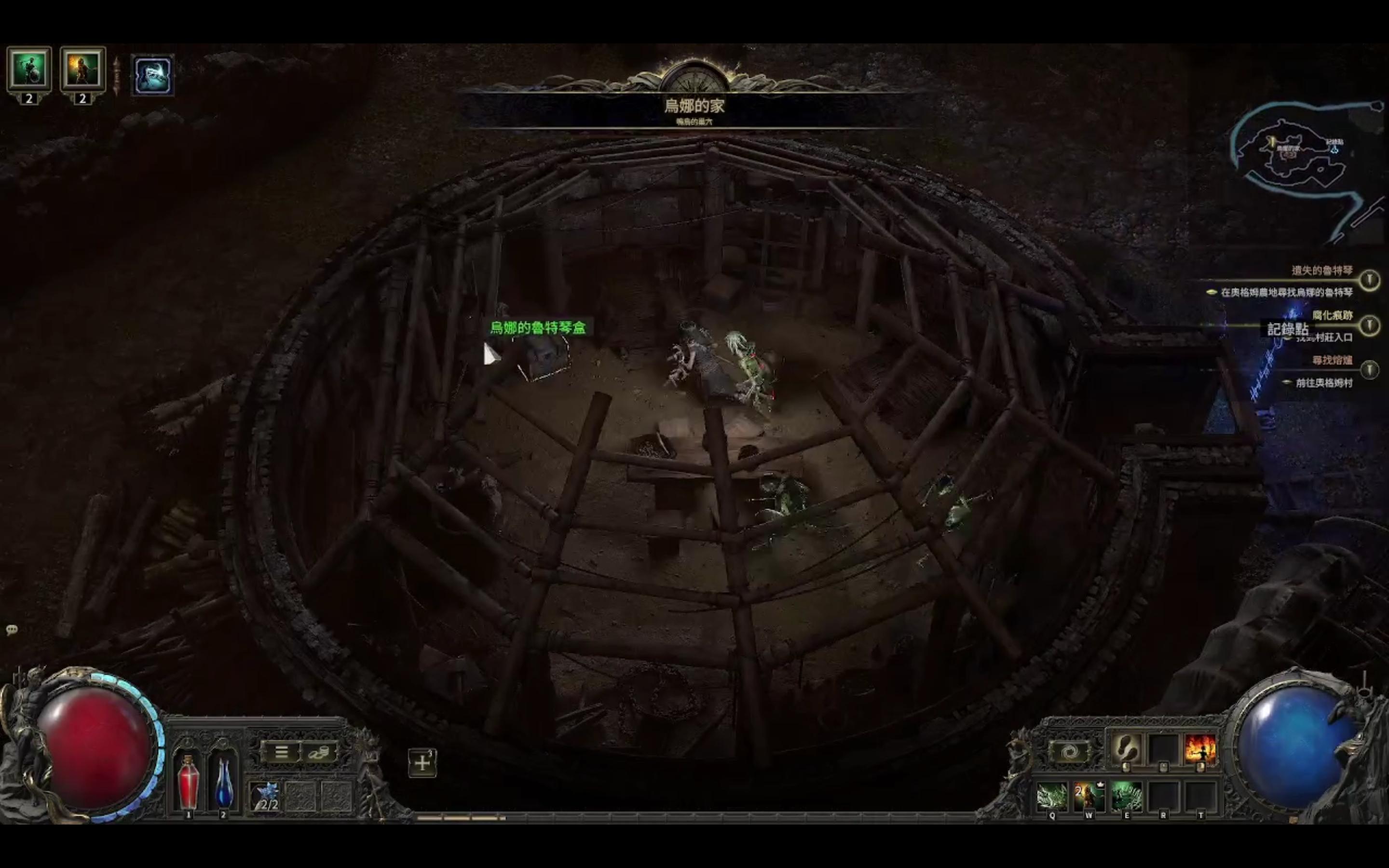Viewport: 1389px width, 868px height.
Task: Select the footprints move skill
Action: (x=1126, y=748)
